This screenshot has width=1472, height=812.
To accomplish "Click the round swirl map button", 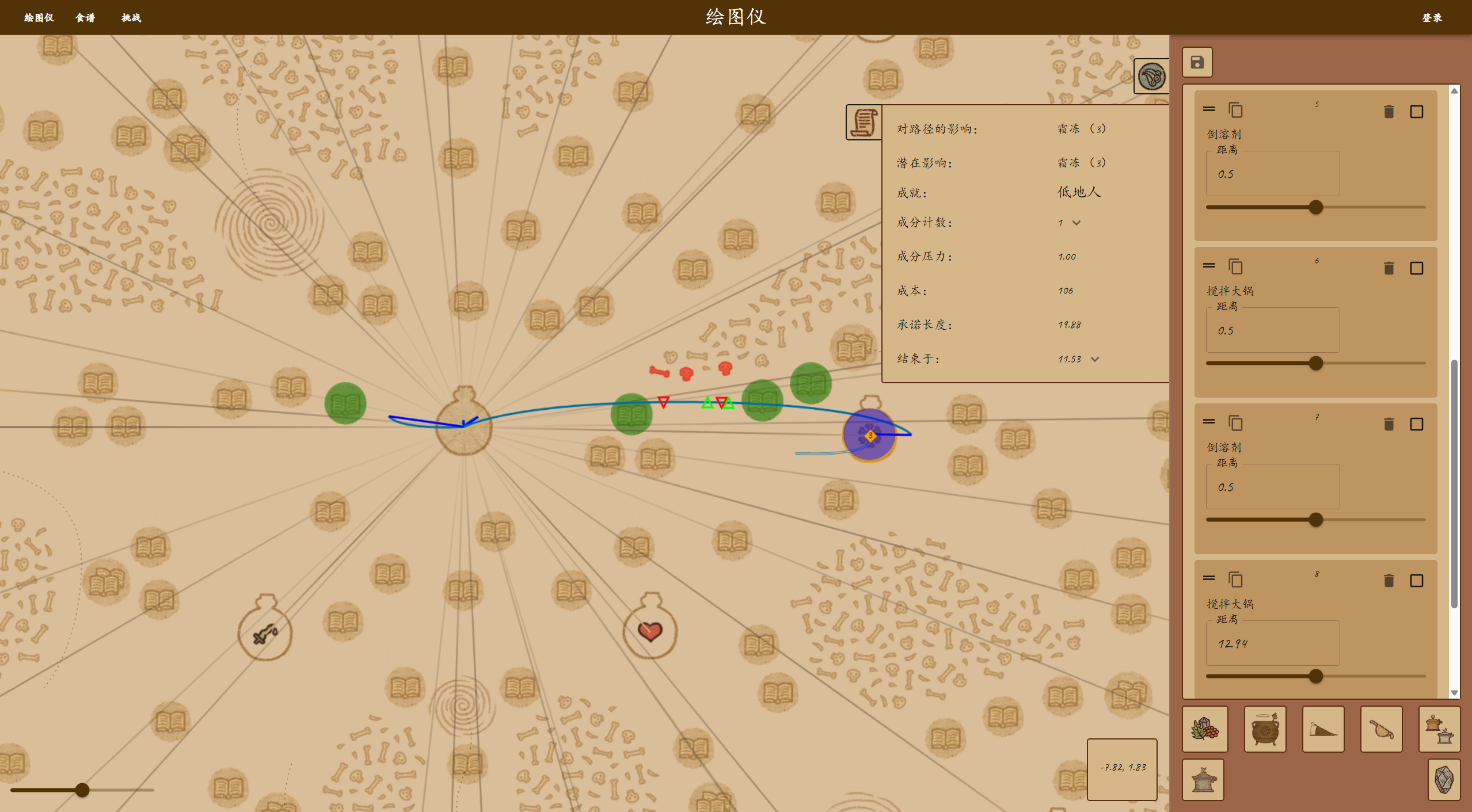I will coord(1151,77).
